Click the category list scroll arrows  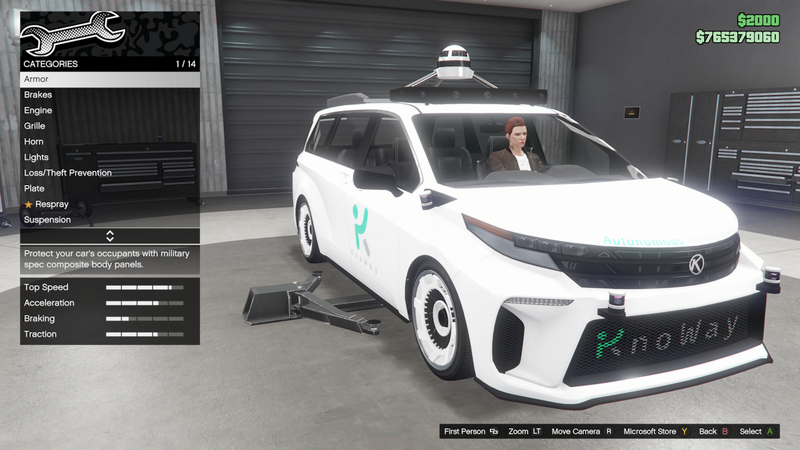(x=110, y=236)
